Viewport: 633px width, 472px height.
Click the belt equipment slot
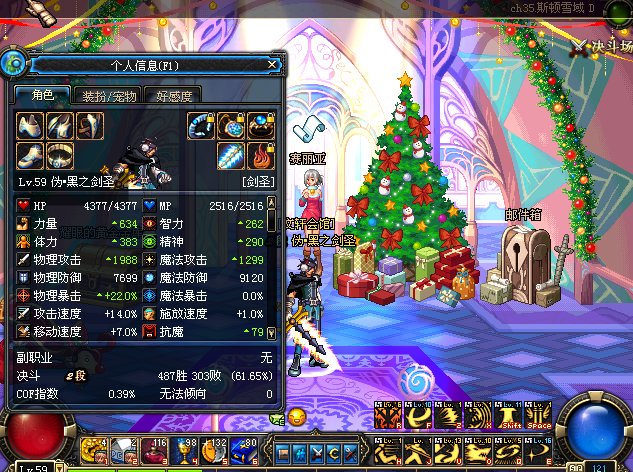(61, 155)
